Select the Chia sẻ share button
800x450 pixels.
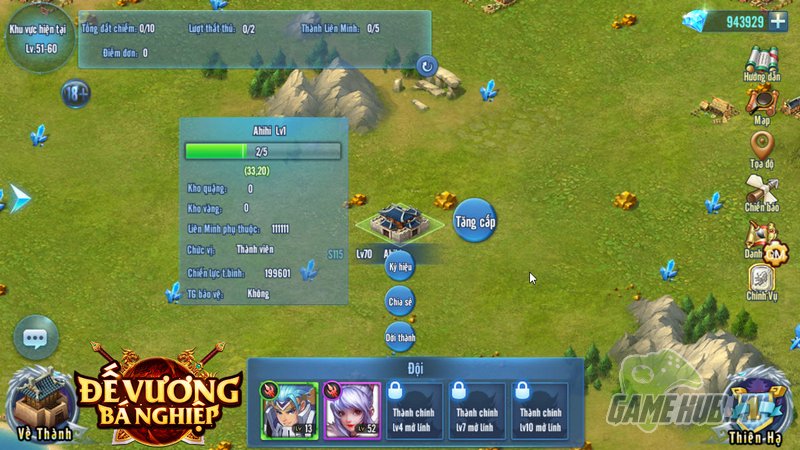coord(400,300)
